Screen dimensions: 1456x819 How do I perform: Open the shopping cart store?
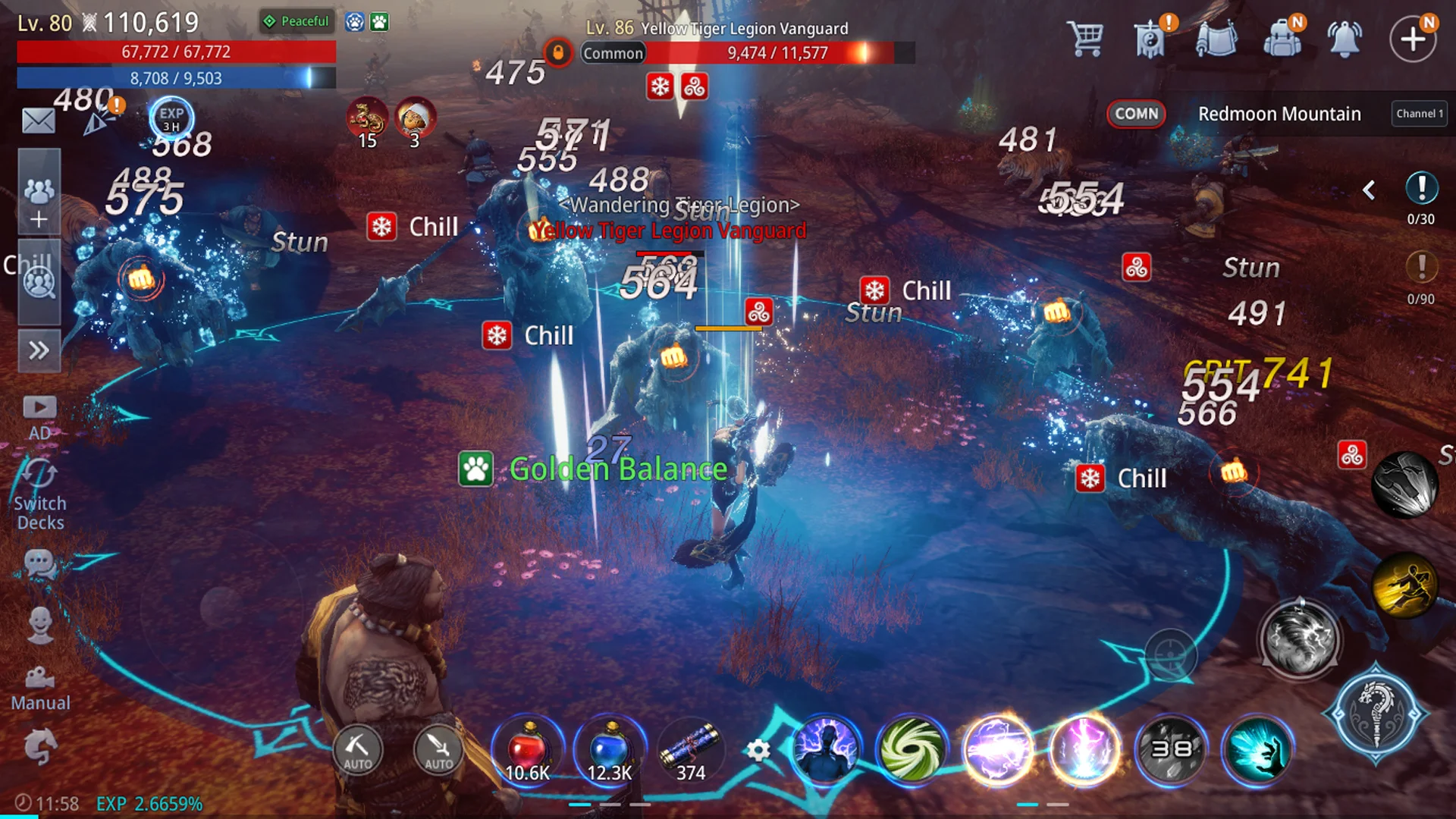pyautogui.click(x=1085, y=38)
